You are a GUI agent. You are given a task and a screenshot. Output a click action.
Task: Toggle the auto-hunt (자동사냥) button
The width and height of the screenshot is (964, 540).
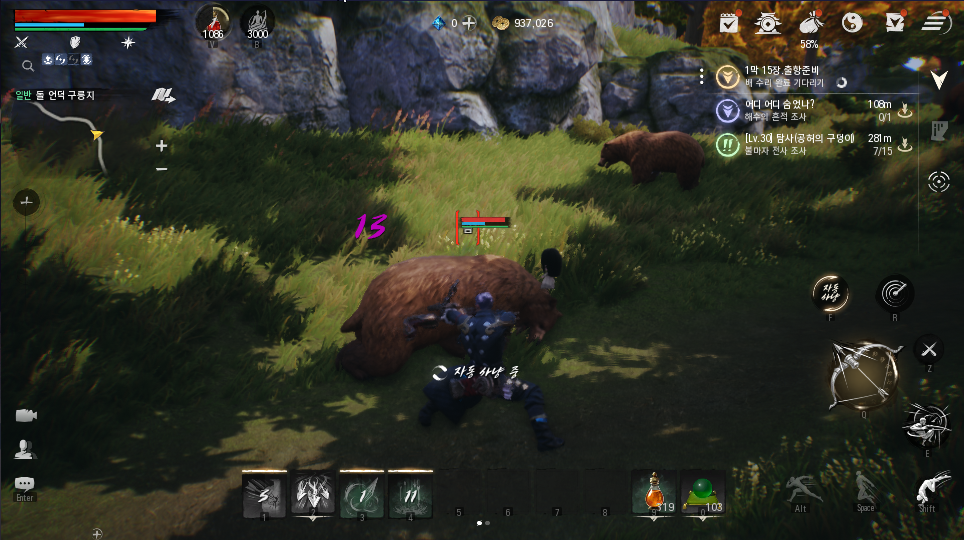[831, 293]
